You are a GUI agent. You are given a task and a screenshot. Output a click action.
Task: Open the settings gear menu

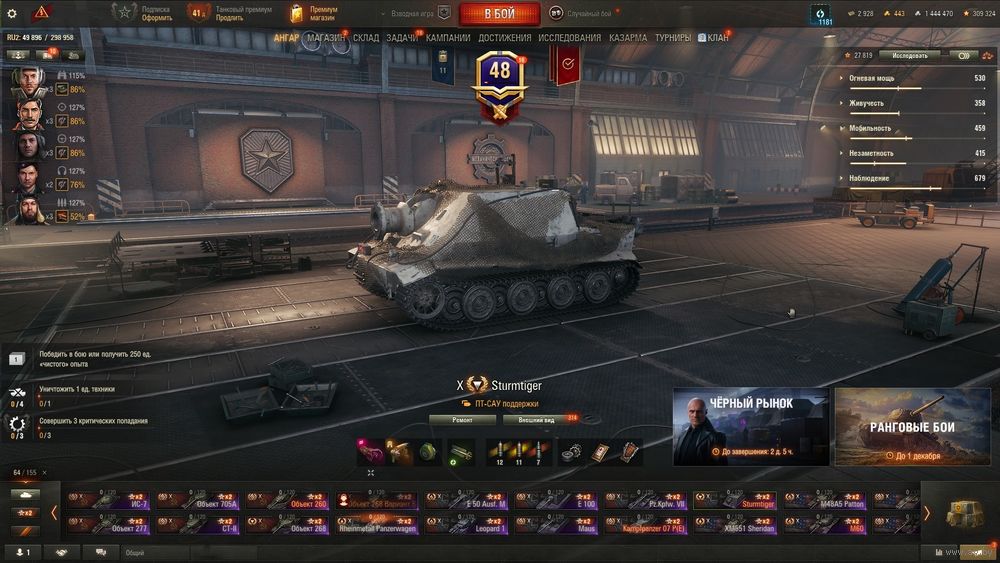12,13
